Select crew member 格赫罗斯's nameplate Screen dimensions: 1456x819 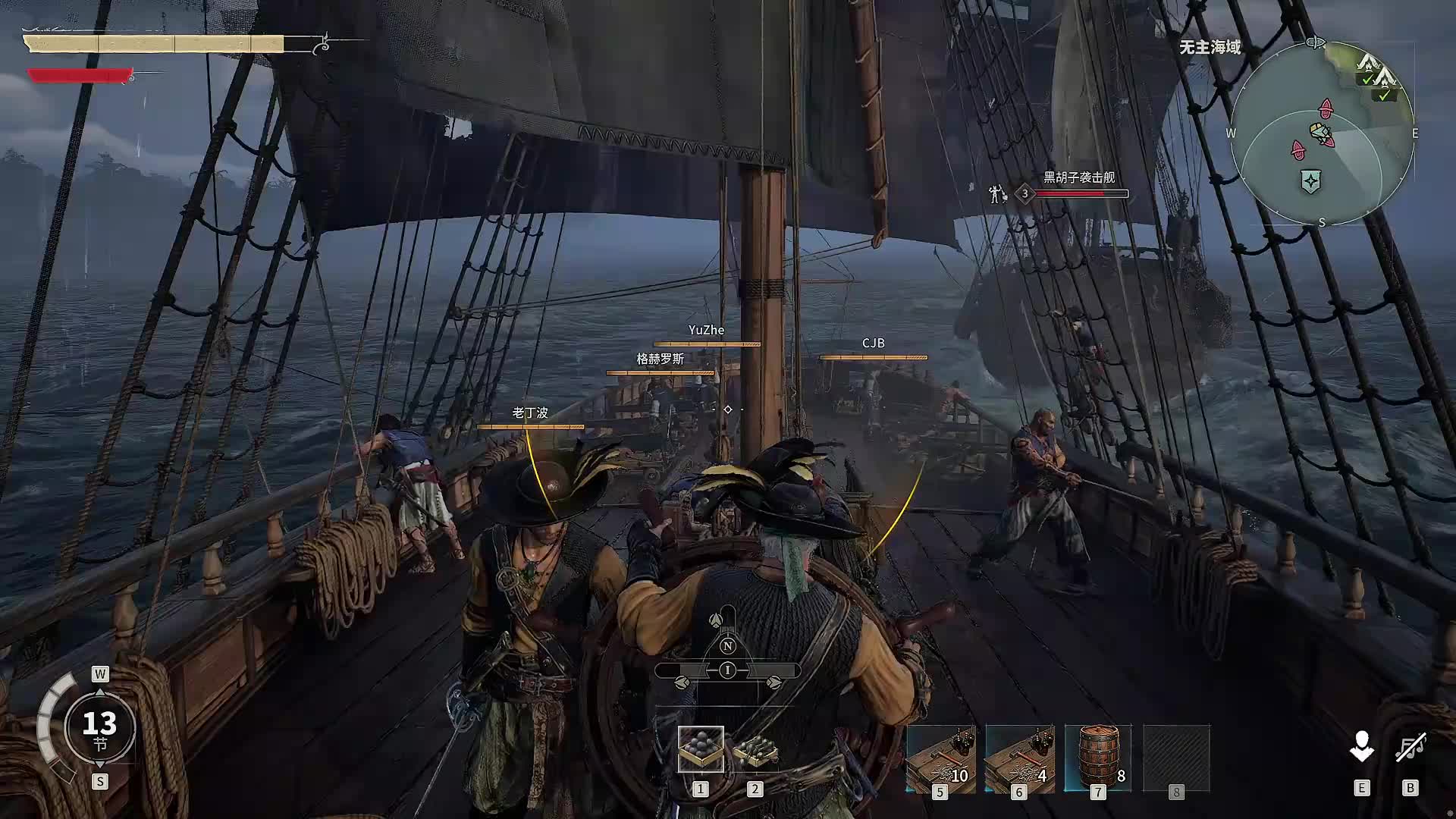660,359
